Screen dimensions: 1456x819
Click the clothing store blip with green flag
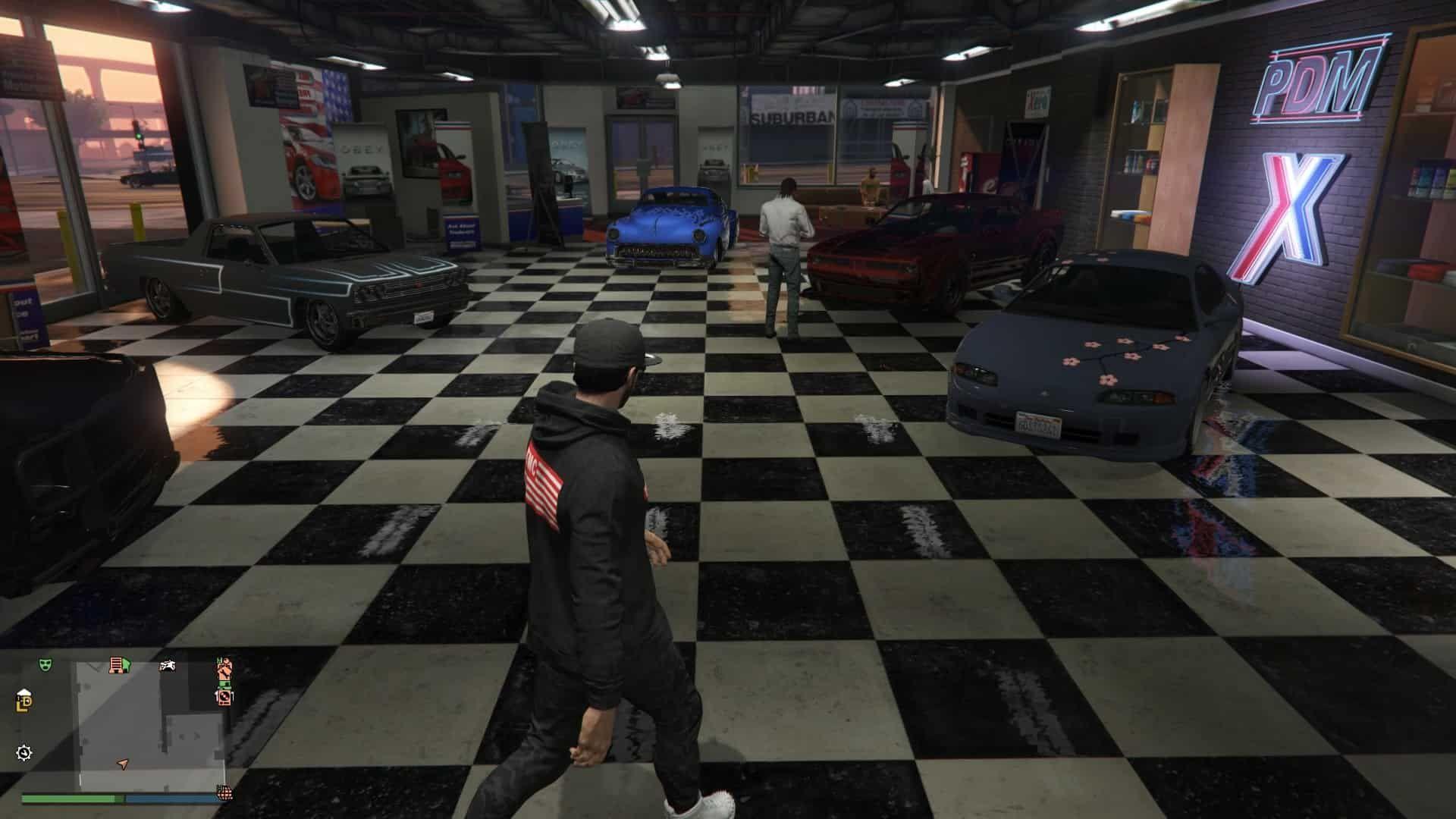pos(120,664)
